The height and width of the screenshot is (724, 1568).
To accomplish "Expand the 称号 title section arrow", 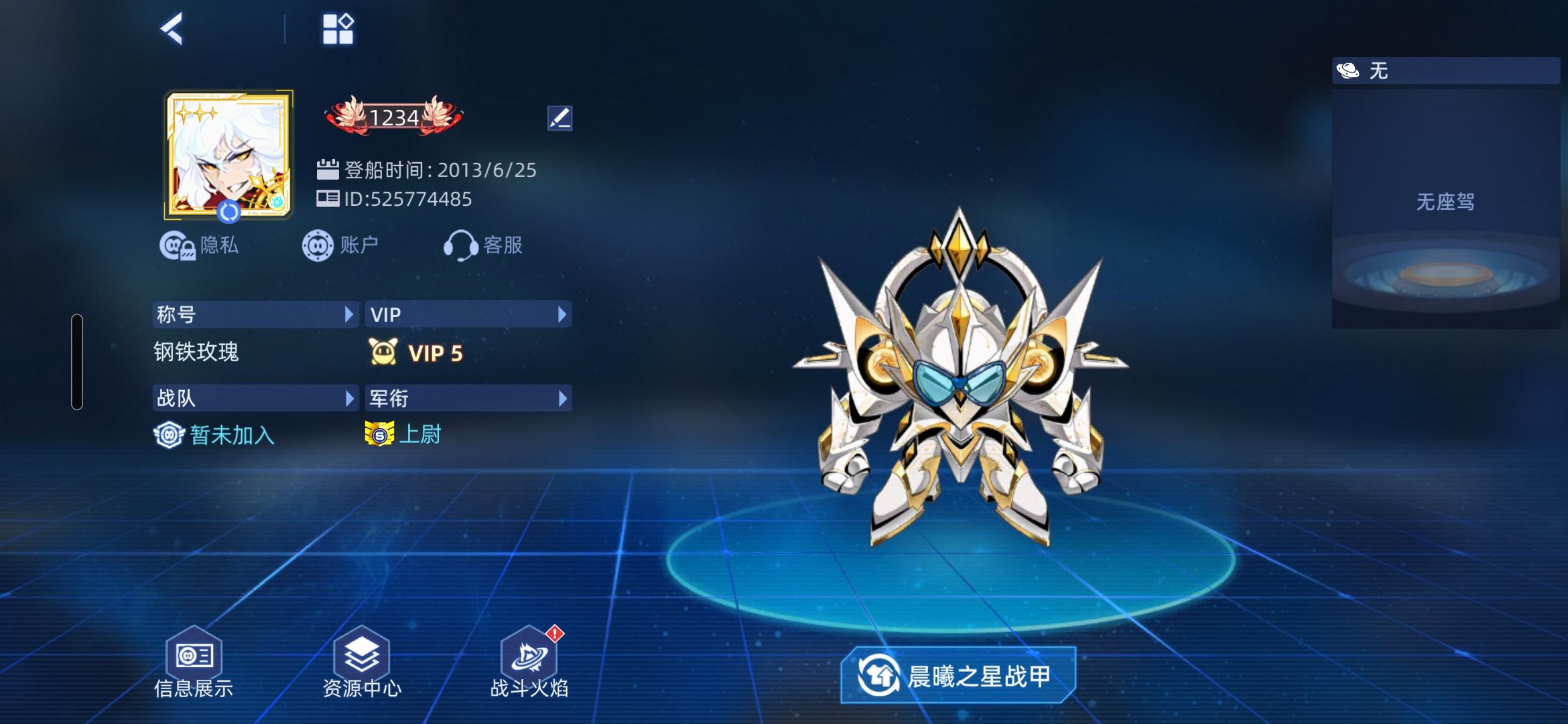I will click(x=348, y=313).
